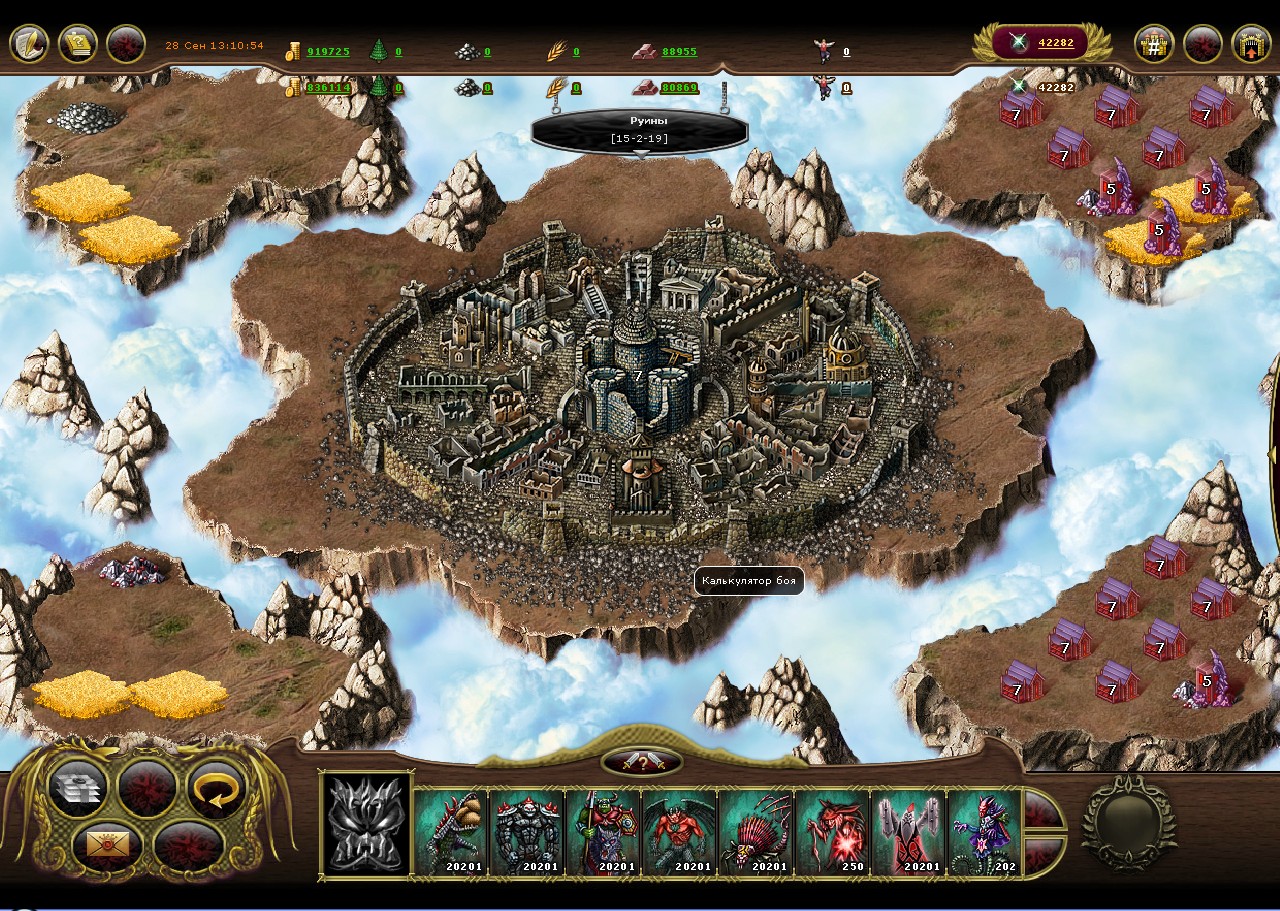This screenshot has height=911, width=1280.
Task: Click the gold laurel 42282 rating badge
Action: coord(1045,42)
